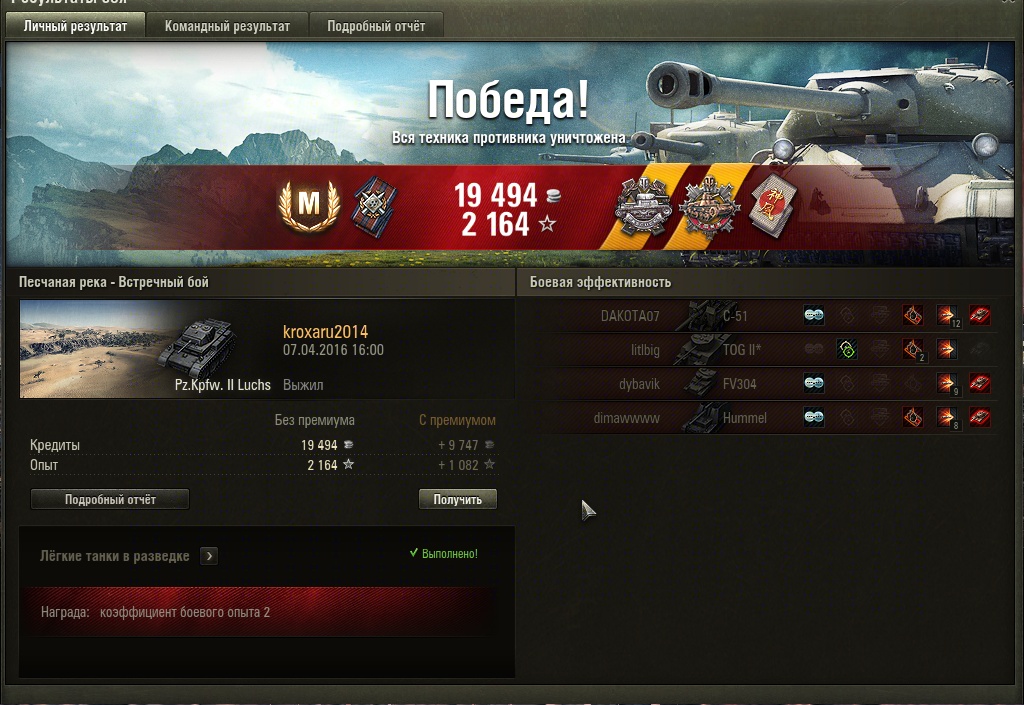Viewport: 1024px width, 705px height.
Task: Expand the Лёгкие танки в разведке mission arrow
Action: click(x=209, y=556)
